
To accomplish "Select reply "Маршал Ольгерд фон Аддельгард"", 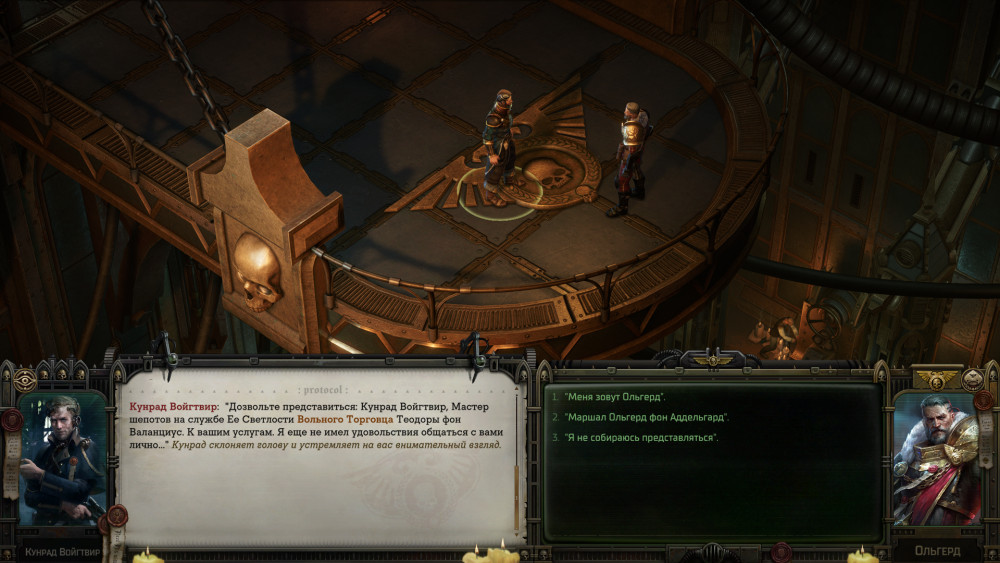I will pyautogui.click(x=646, y=417).
